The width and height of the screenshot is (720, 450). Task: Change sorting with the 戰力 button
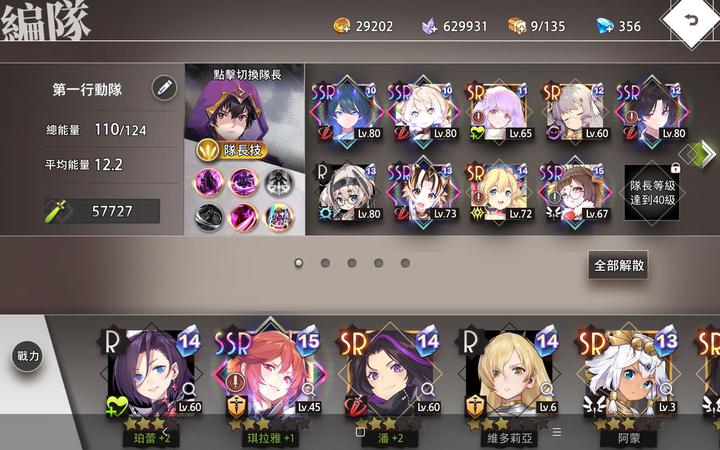pos(28,355)
